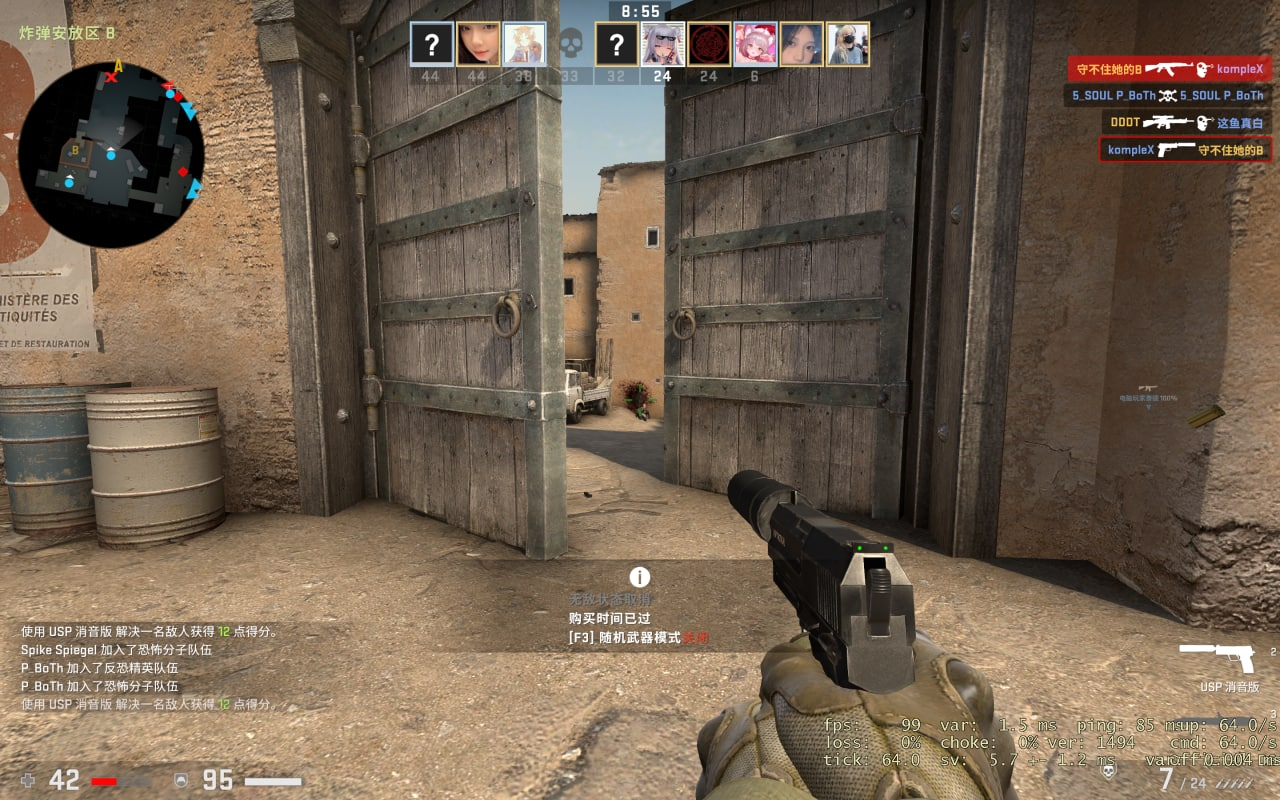Click the avatar with the black face mask

pyautogui.click(x=848, y=44)
